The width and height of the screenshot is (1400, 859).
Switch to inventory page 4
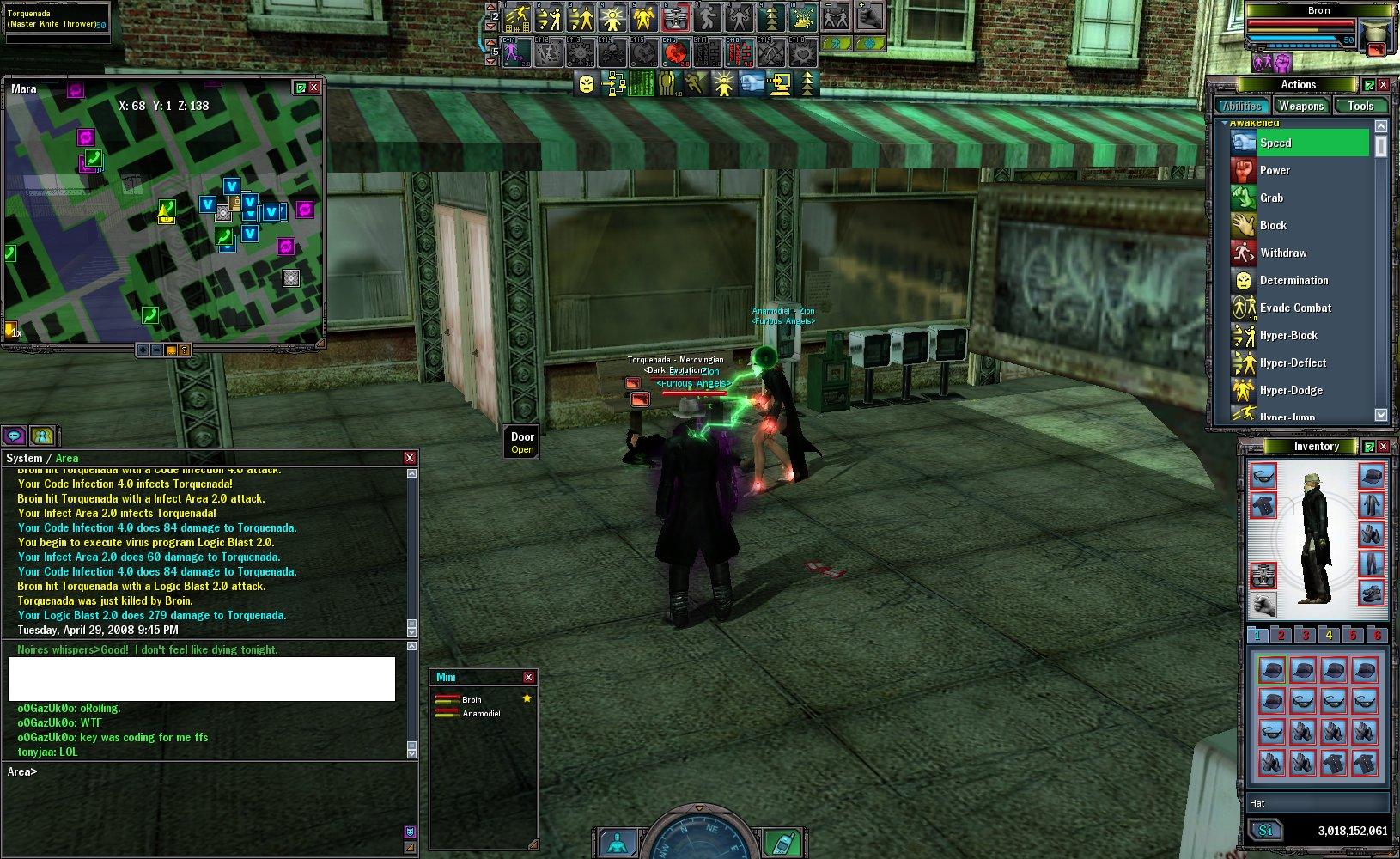(x=1329, y=635)
